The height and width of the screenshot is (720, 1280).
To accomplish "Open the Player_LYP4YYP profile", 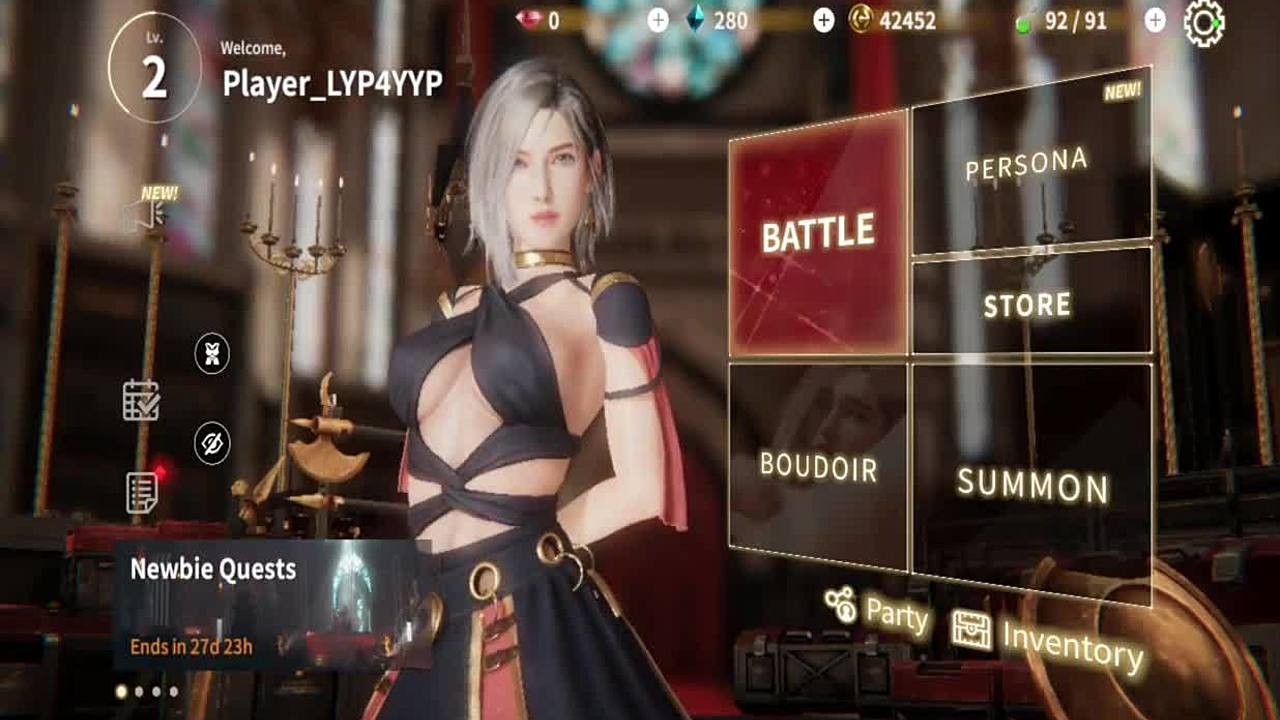I will pos(331,84).
